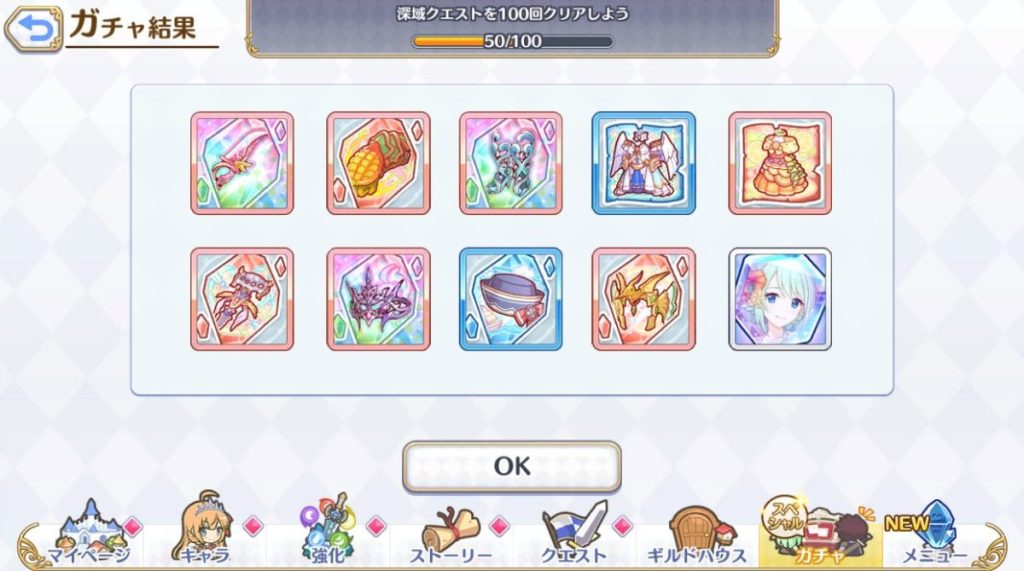The height and width of the screenshot is (571, 1024).
Task: View the winged white armor item
Action: click(x=644, y=163)
